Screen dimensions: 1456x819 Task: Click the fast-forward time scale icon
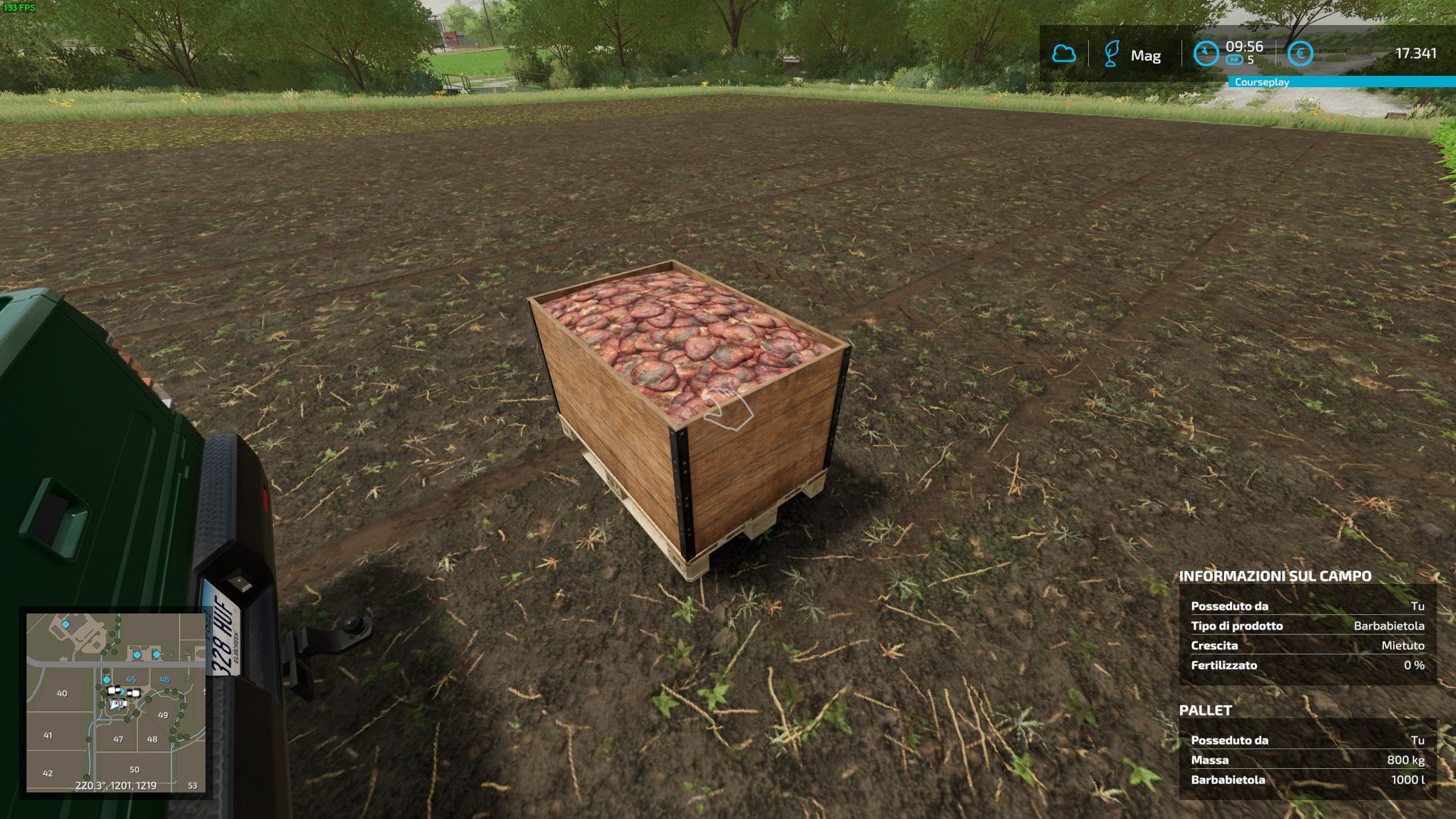(x=1235, y=59)
